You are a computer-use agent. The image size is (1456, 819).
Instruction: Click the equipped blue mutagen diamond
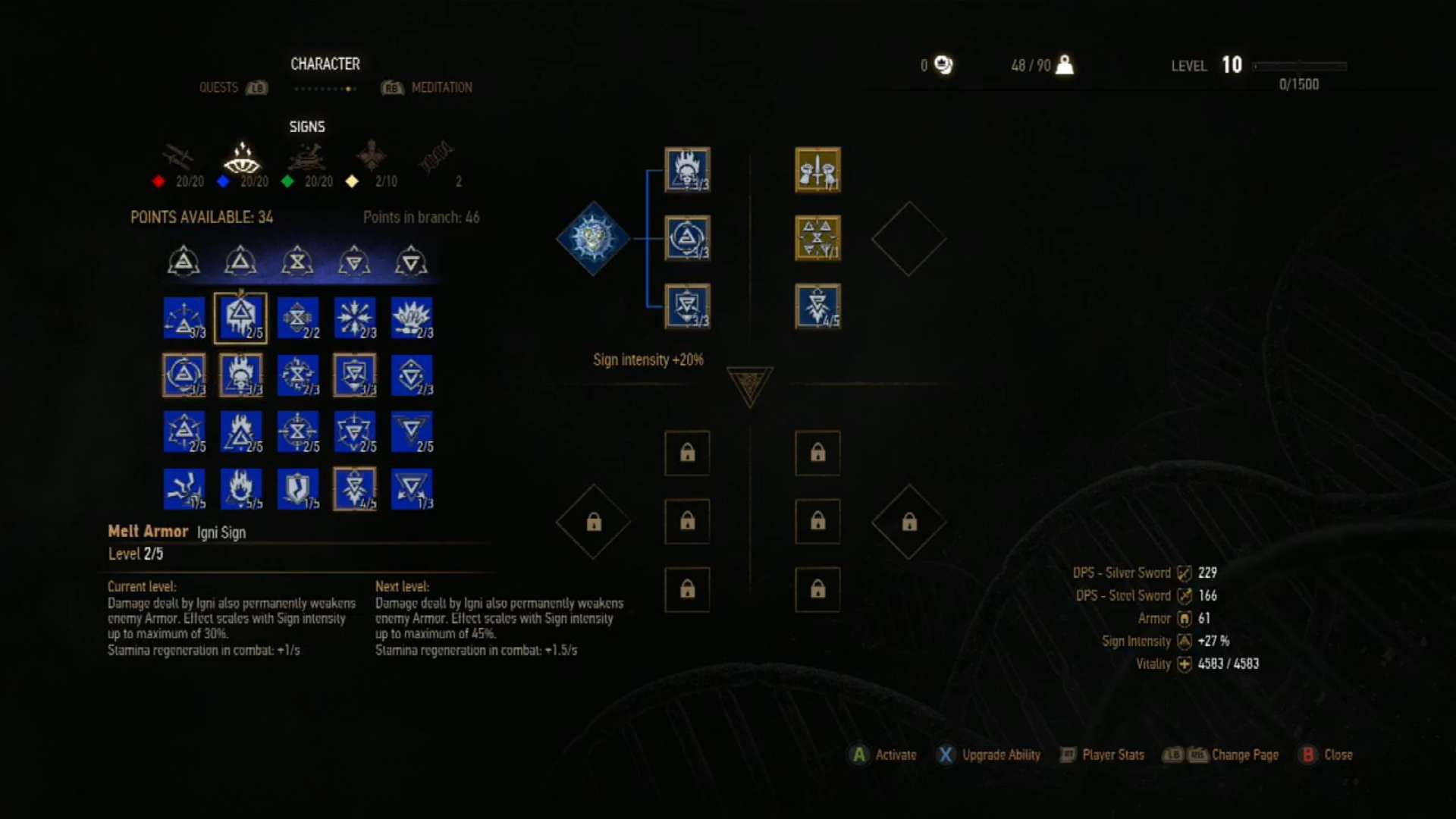coord(593,239)
